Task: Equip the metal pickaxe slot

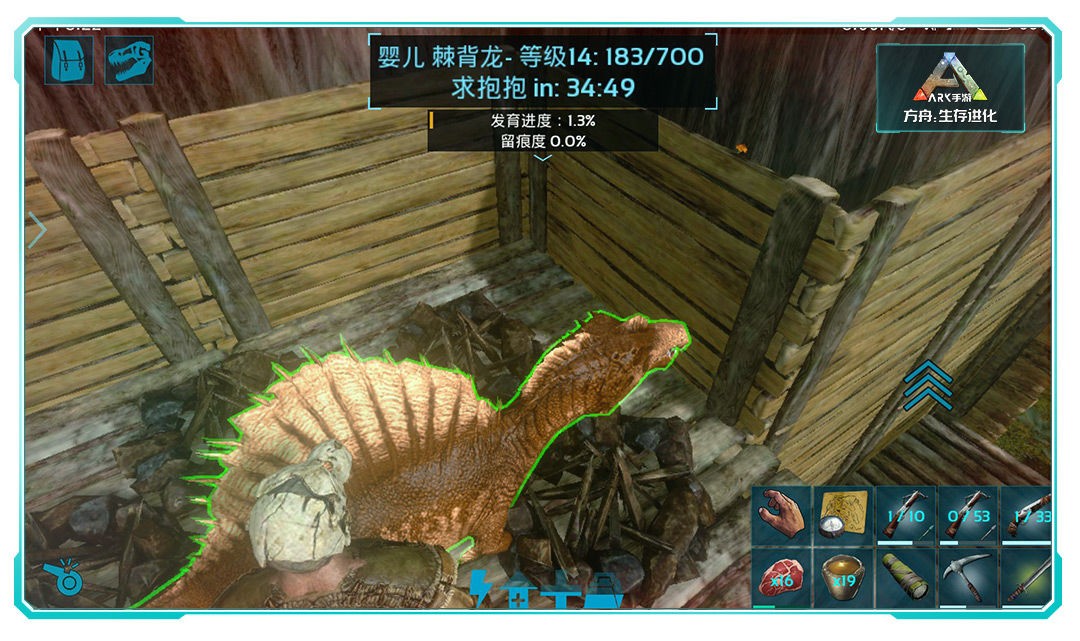Action: point(968,578)
